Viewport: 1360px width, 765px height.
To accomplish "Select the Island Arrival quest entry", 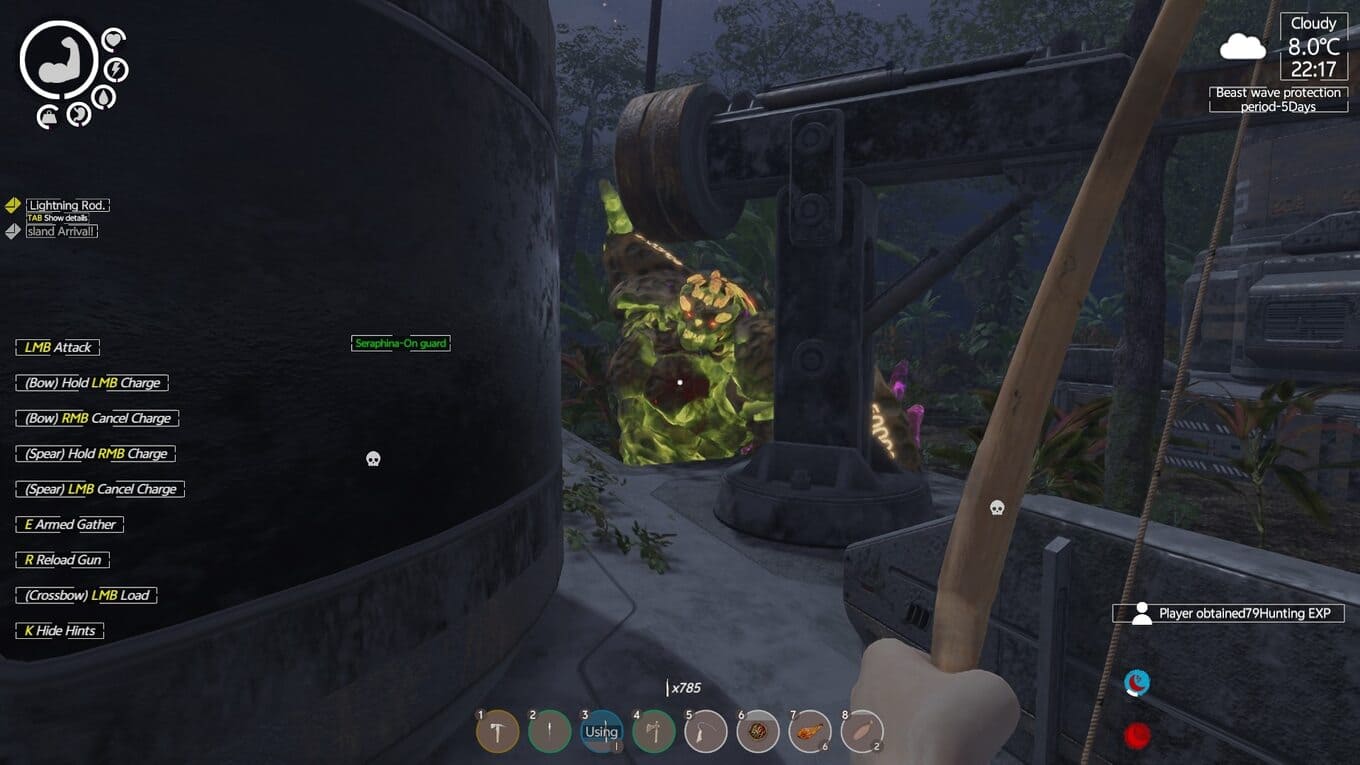I will (x=61, y=231).
